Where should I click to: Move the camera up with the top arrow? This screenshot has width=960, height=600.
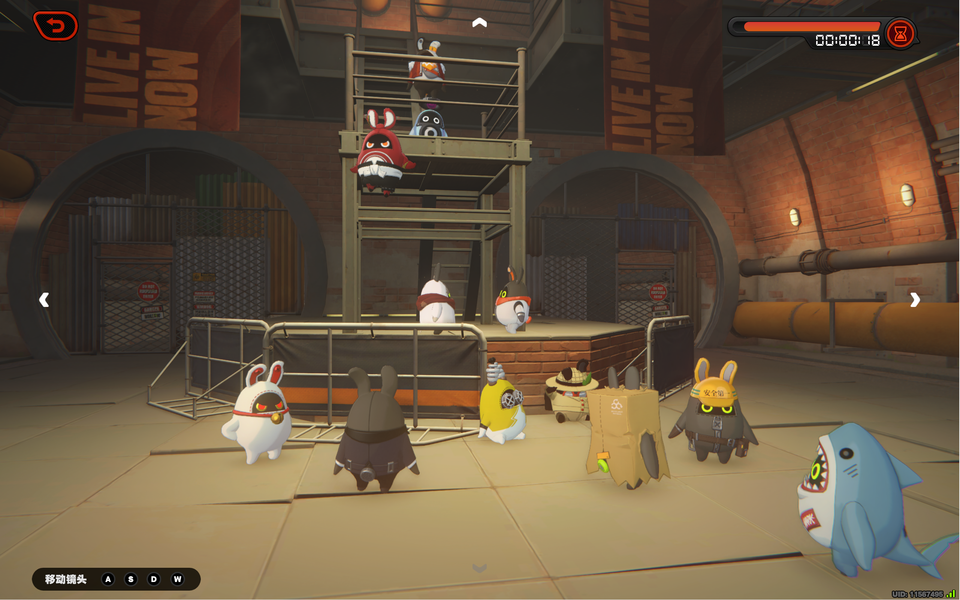click(480, 22)
